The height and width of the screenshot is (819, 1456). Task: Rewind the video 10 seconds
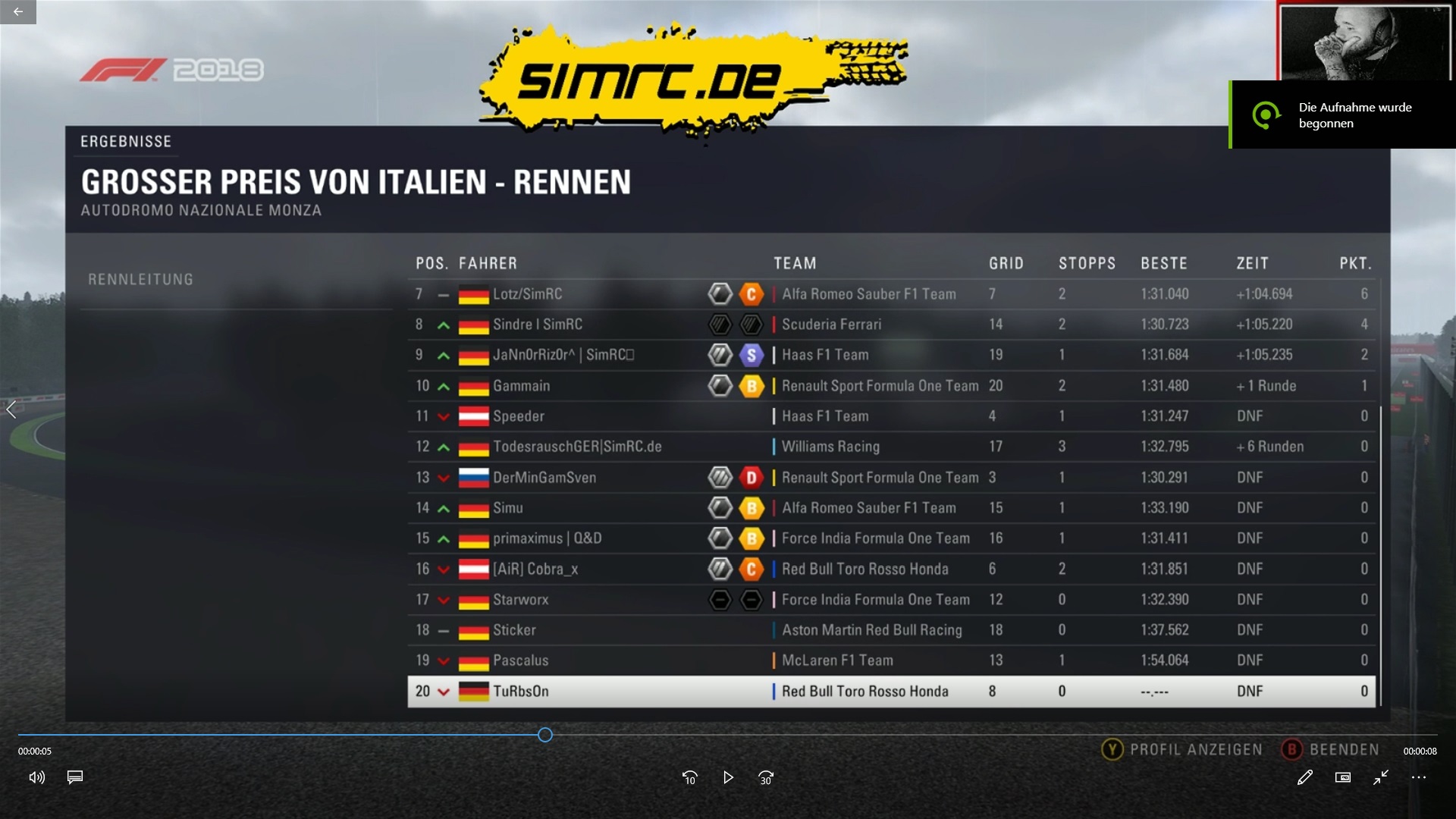tap(689, 777)
